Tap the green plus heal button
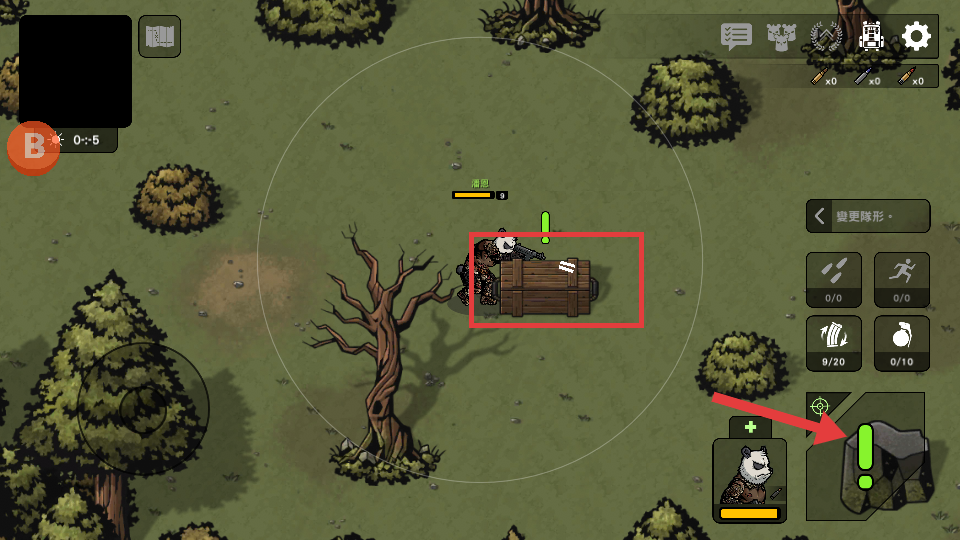 (x=750, y=427)
